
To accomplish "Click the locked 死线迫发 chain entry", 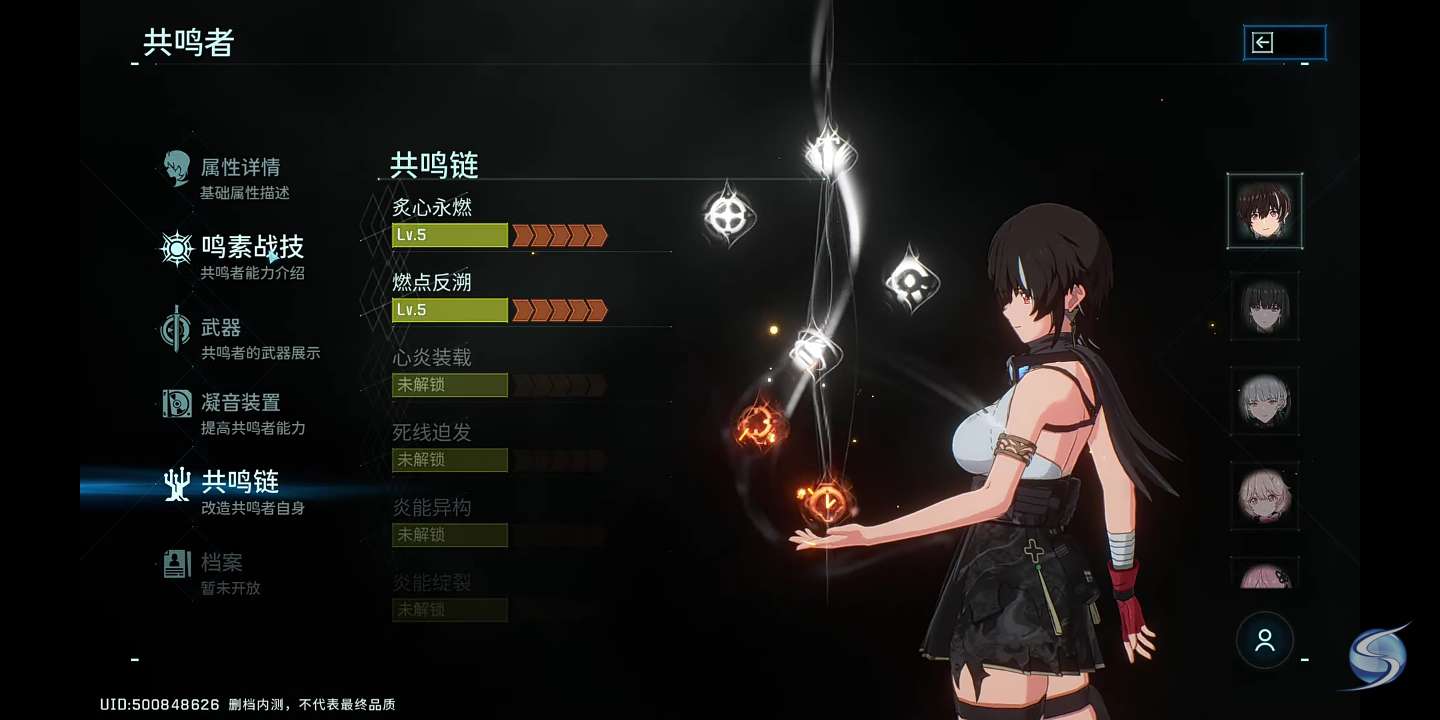I will click(500, 448).
